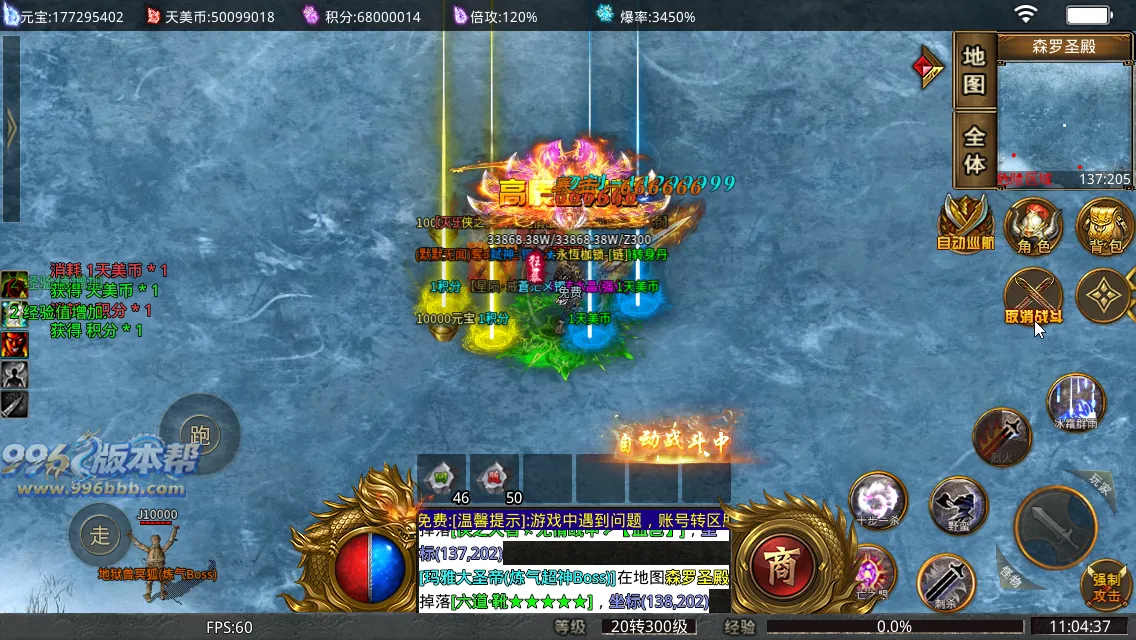1136x640 pixels.
Task: Open the 角色 character sheet
Action: pyautogui.click(x=1033, y=226)
